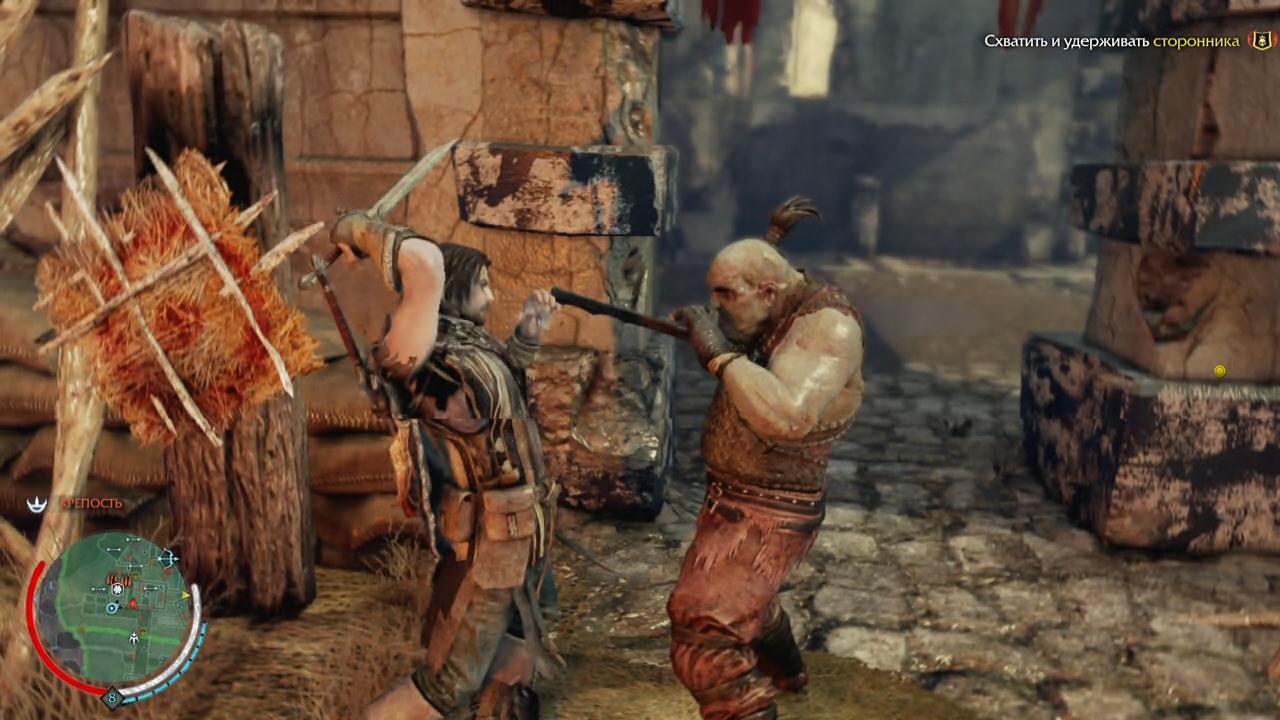The image size is (1280, 720).
Task: Select the red triangle enemy marker on minimap
Action: coord(133,603)
